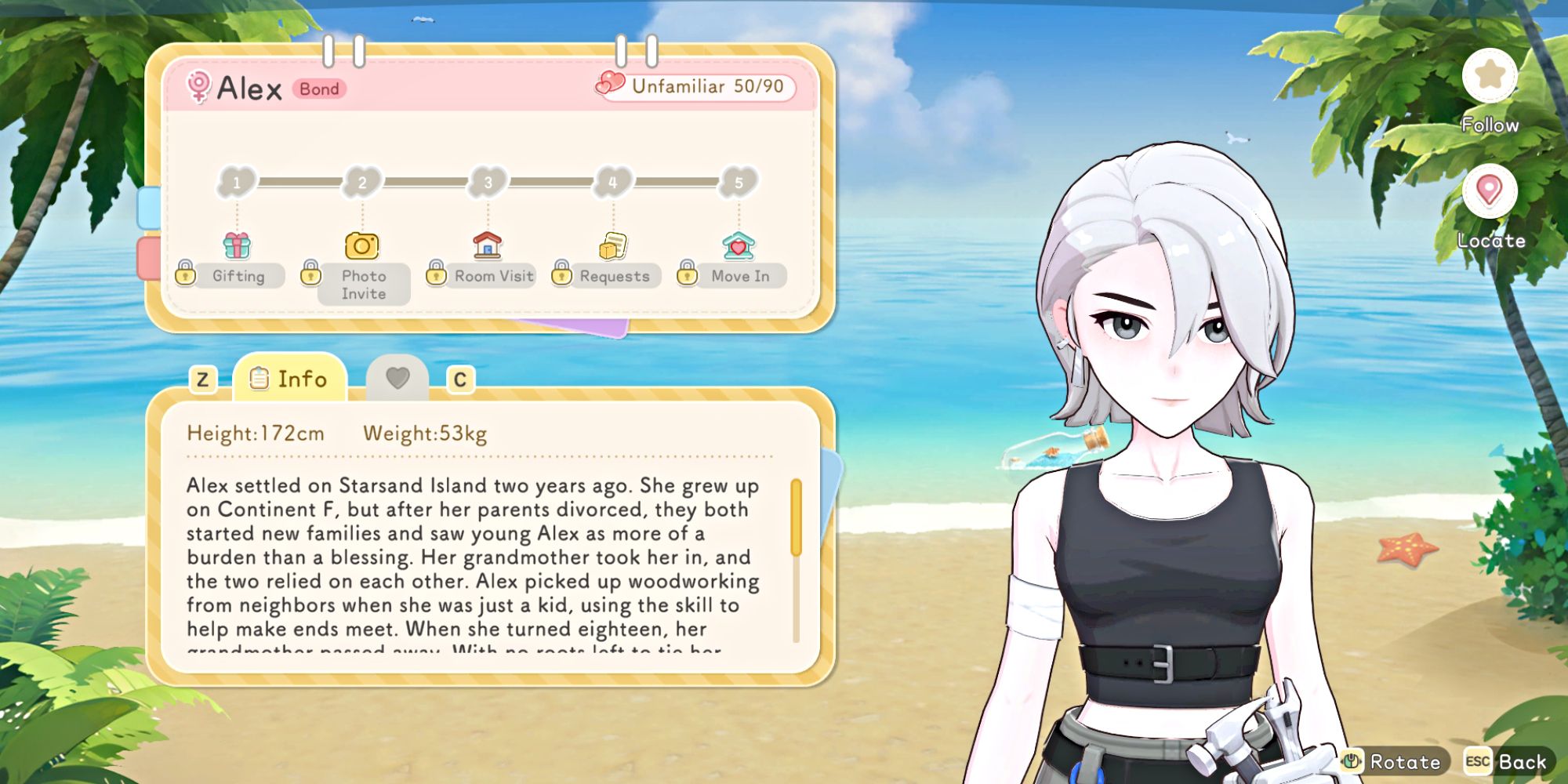The height and width of the screenshot is (784, 1568).
Task: Click the lock on the Gifting milestone
Action: point(186,276)
